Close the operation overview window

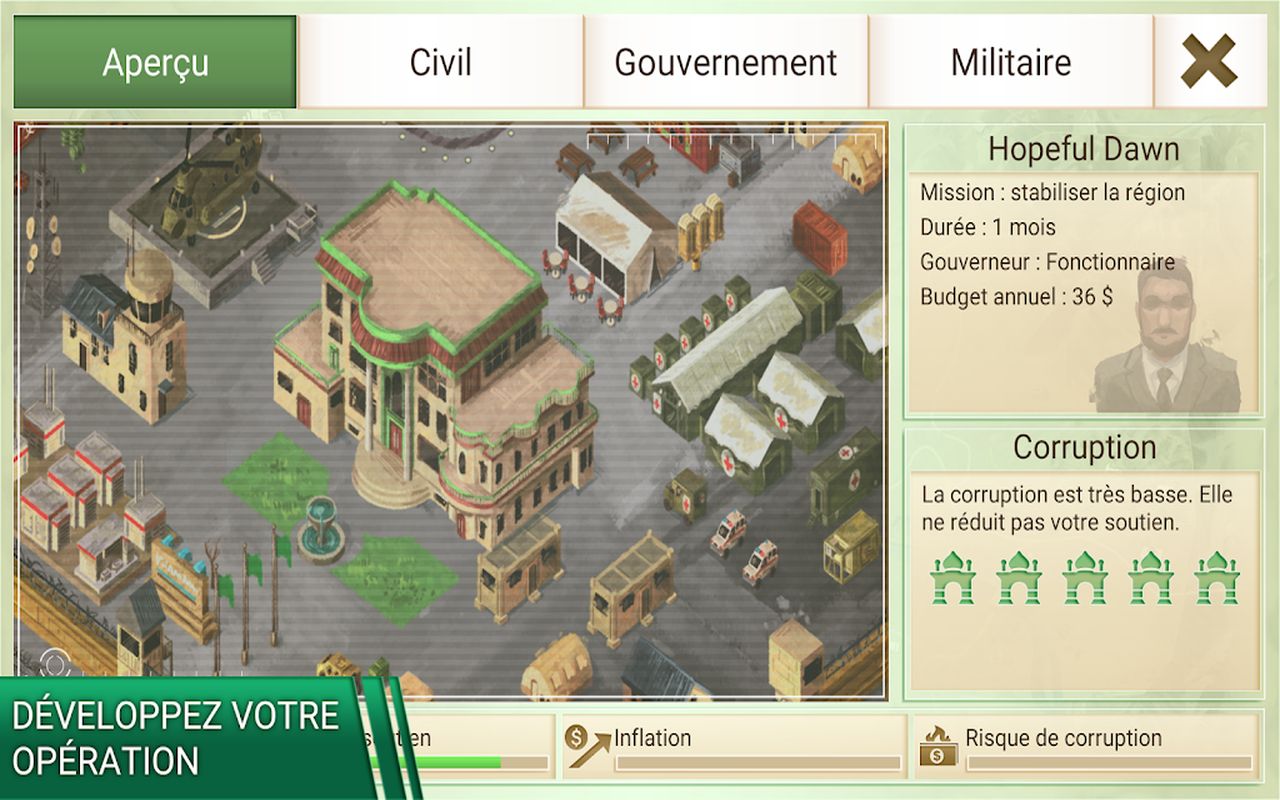pos(1208,62)
